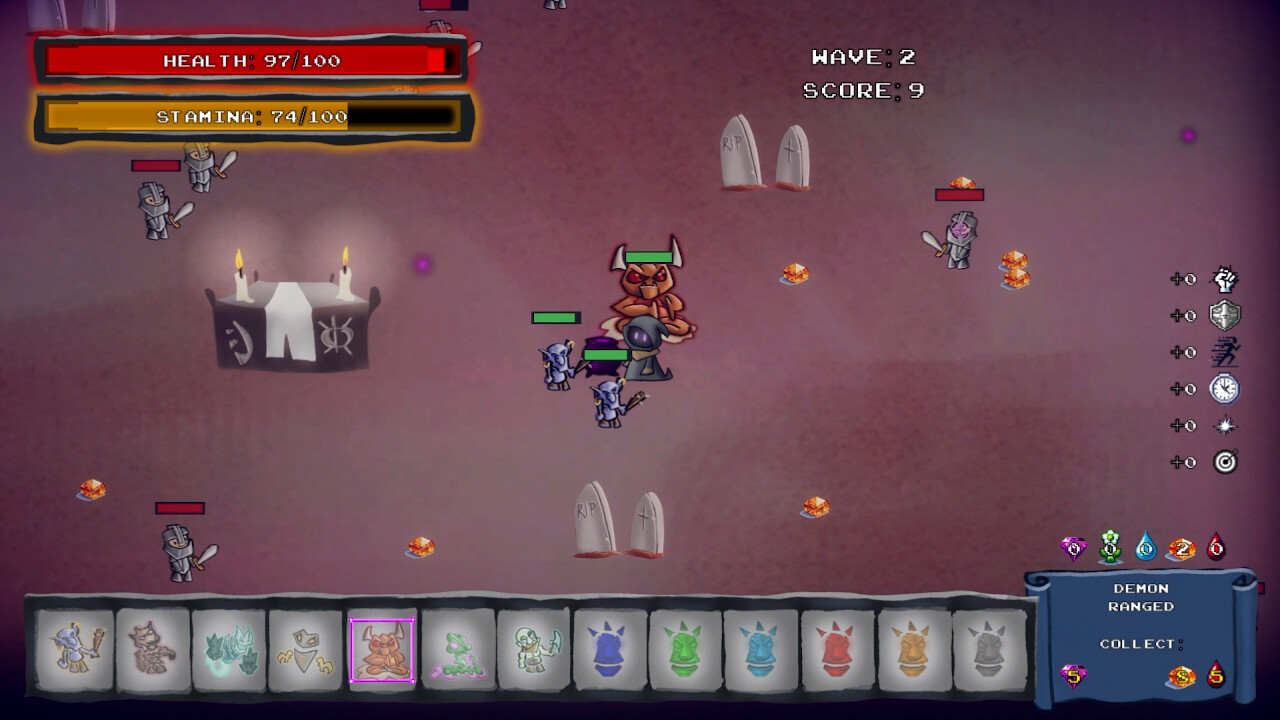Select the fist strength upgrade icon
This screenshot has height=720, width=1280.
click(x=1224, y=278)
